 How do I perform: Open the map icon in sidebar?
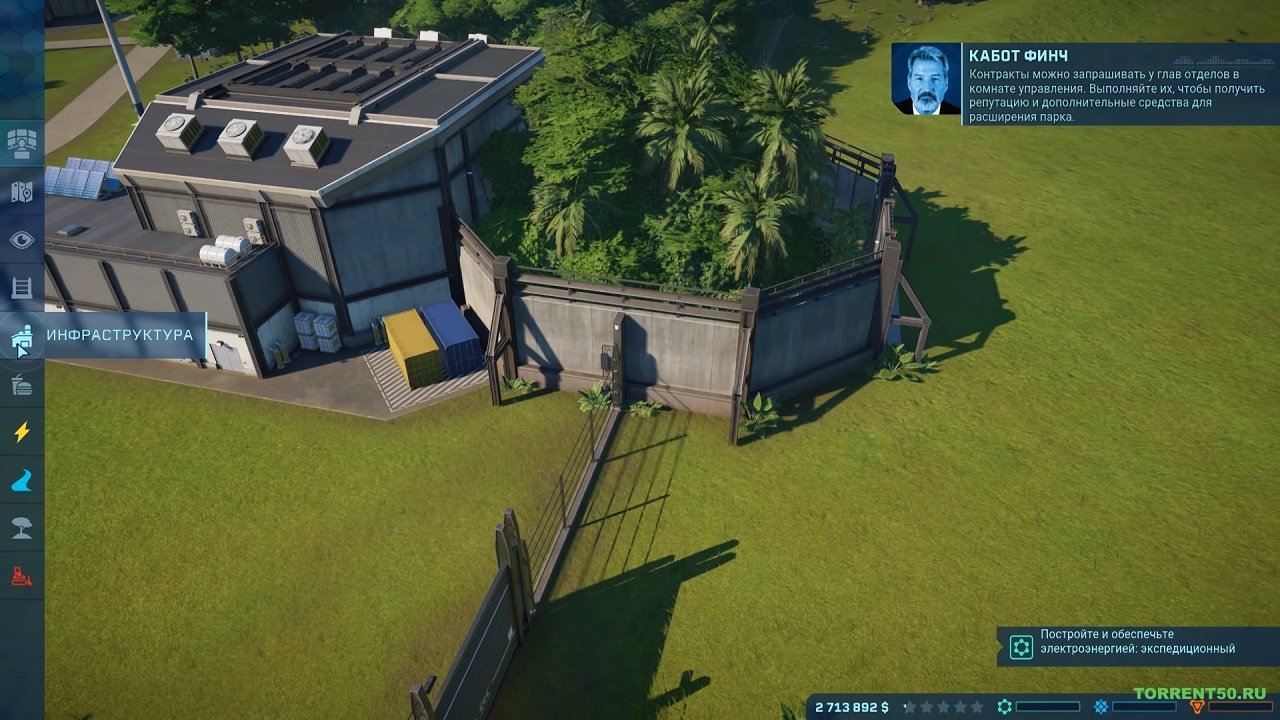click(x=21, y=192)
